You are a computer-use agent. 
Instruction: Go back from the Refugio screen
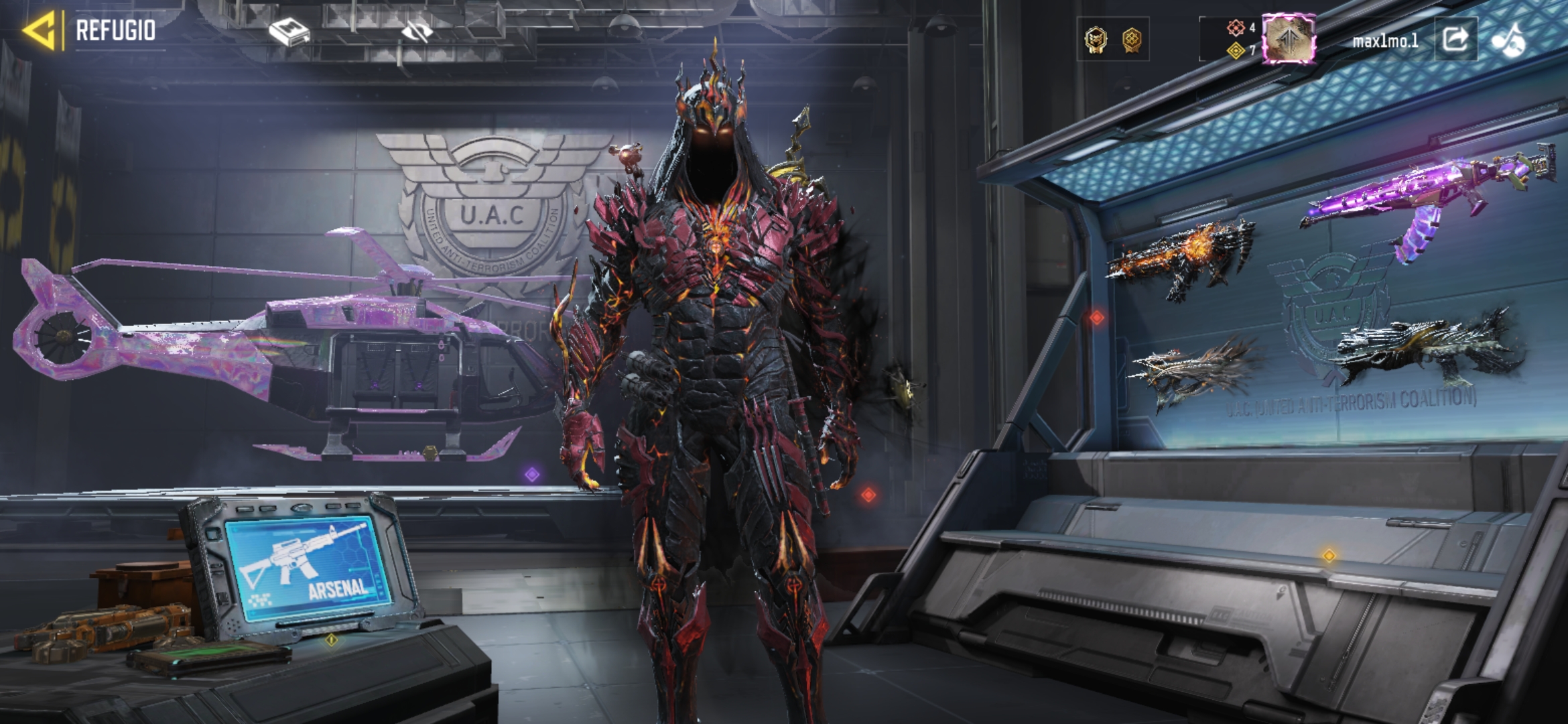40,31
